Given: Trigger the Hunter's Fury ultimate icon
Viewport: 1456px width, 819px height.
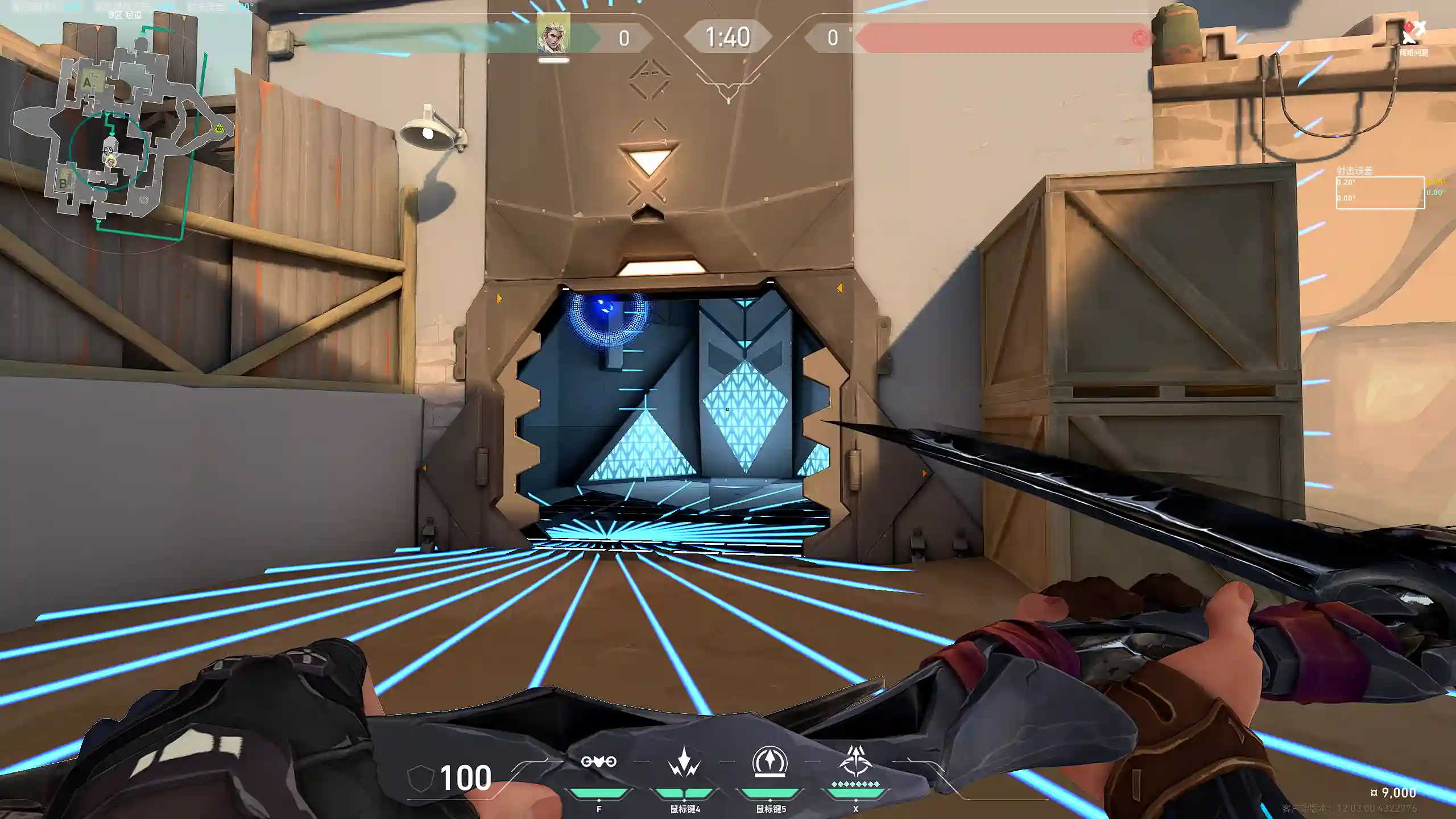Looking at the screenshot, I should pos(855,762).
